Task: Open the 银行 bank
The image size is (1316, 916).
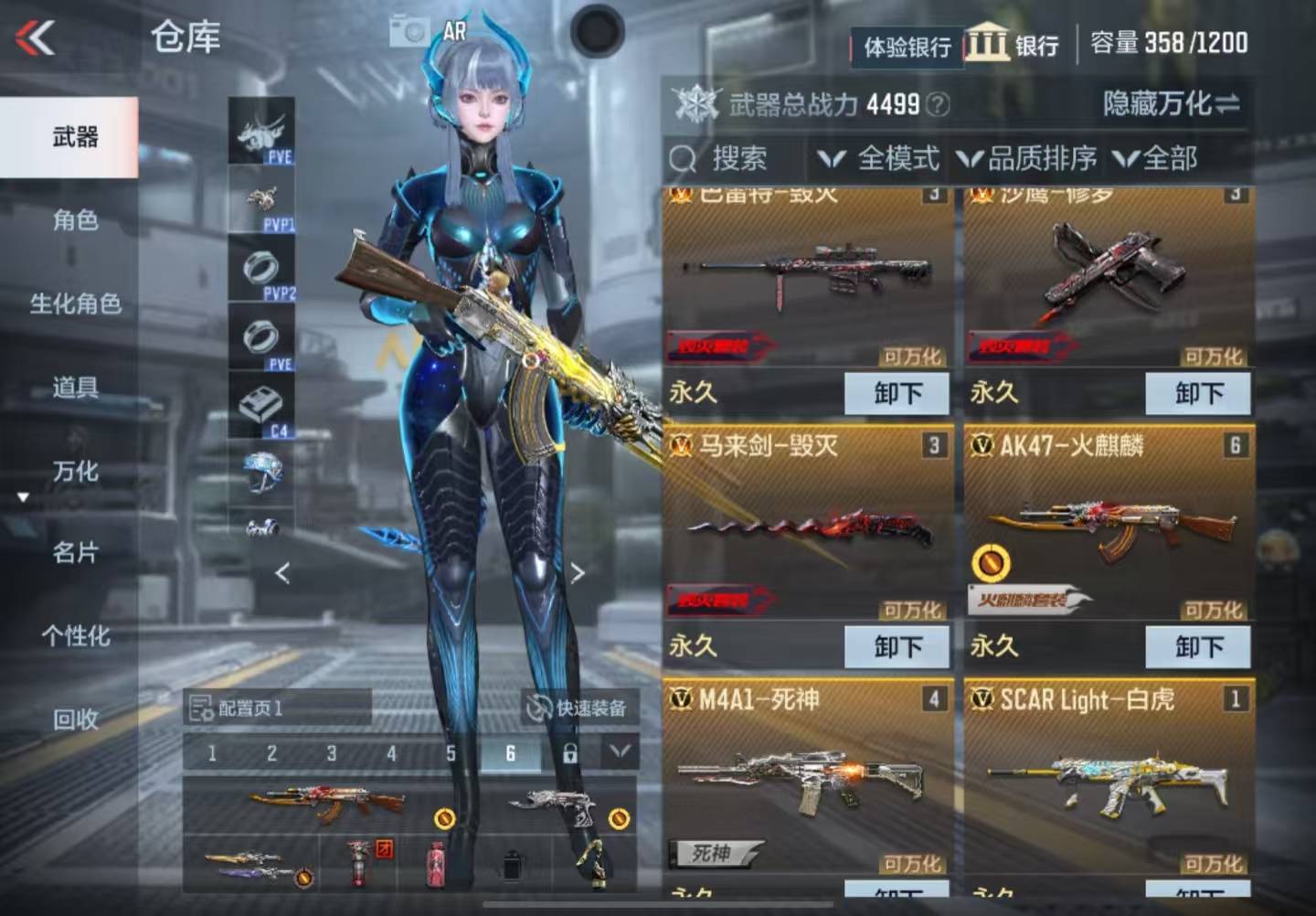Action: 1014,44
